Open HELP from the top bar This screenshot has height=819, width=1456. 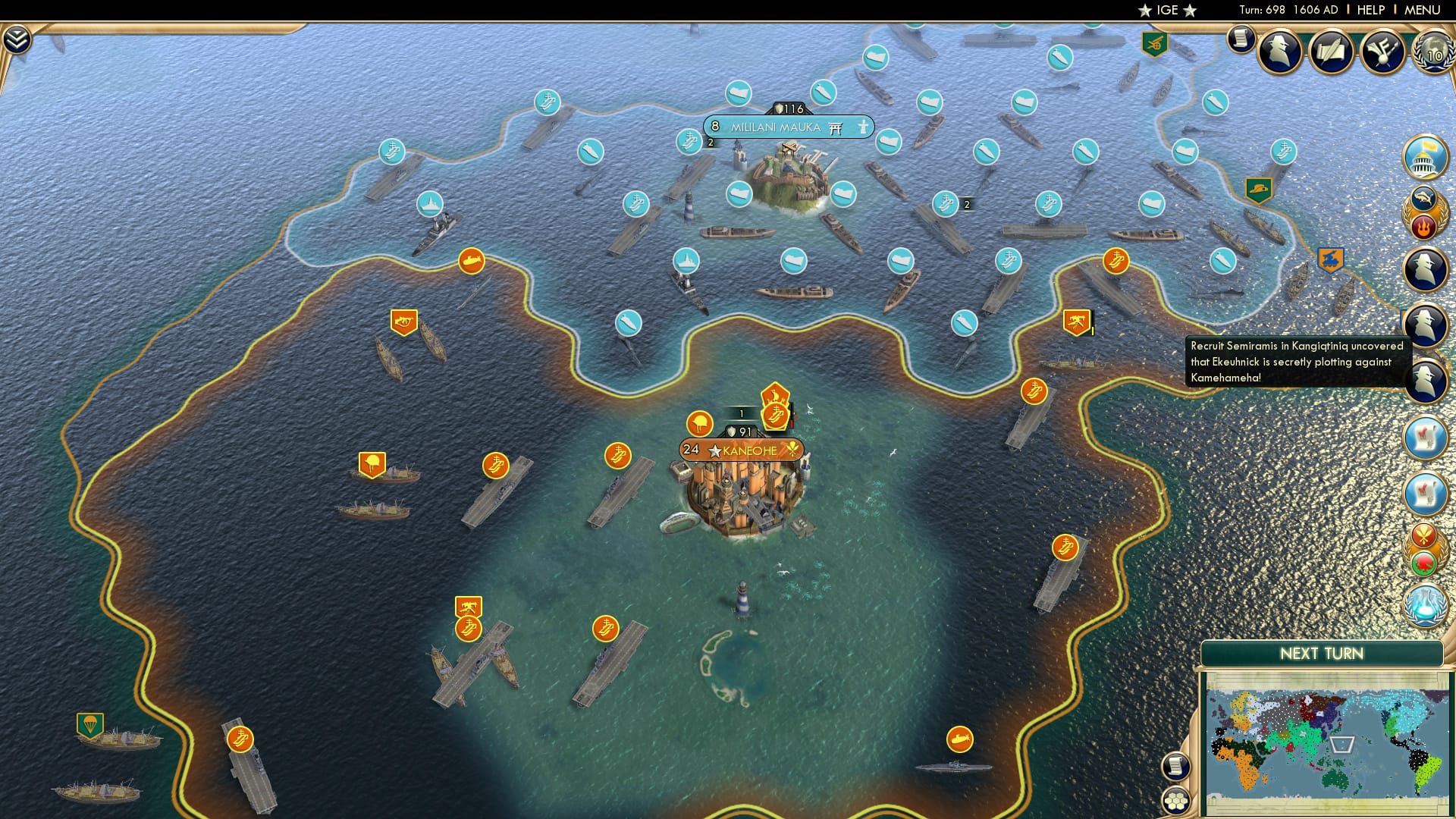(1370, 10)
